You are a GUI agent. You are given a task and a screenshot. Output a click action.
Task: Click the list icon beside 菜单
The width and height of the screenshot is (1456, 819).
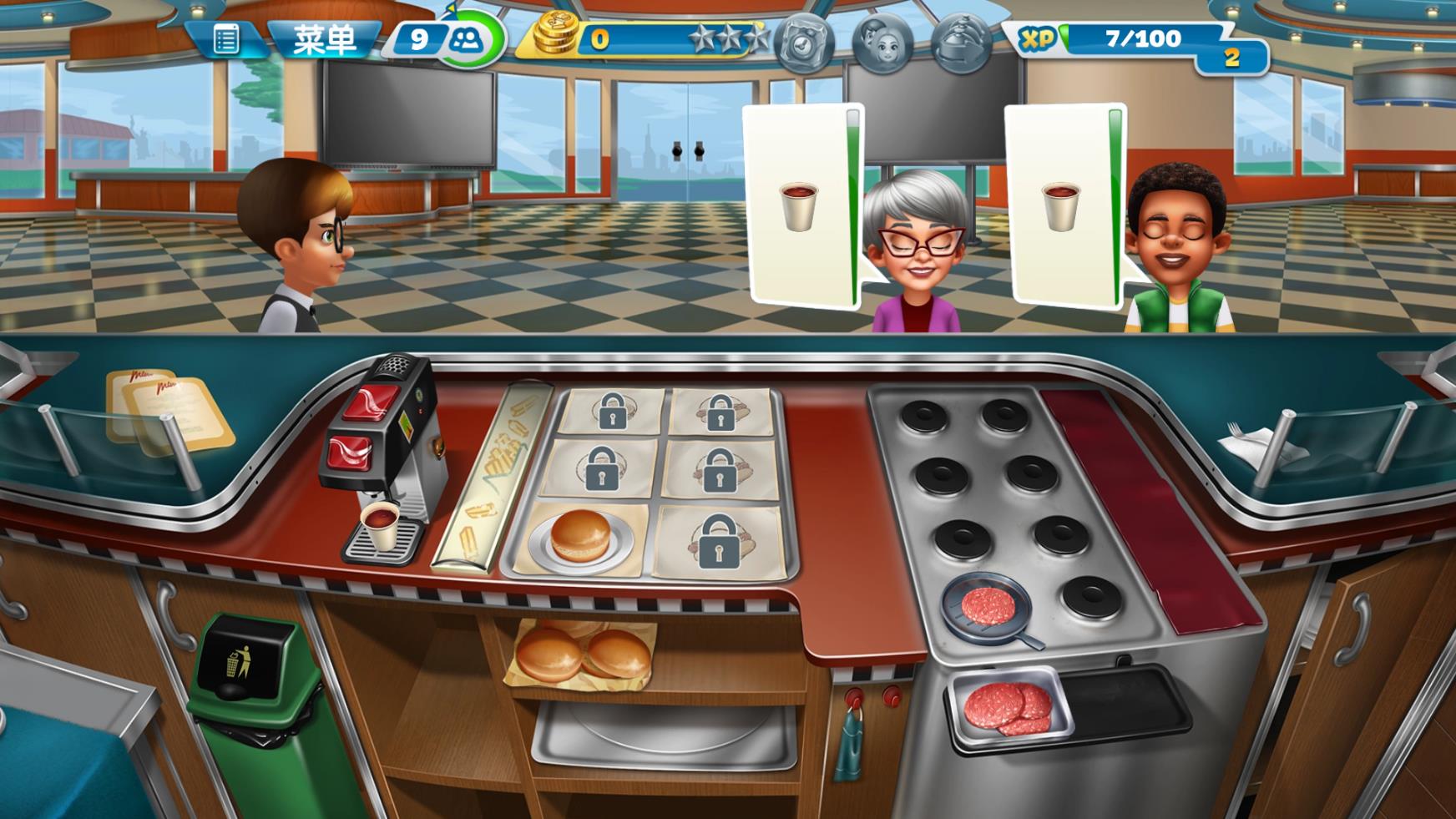[x=225, y=39]
